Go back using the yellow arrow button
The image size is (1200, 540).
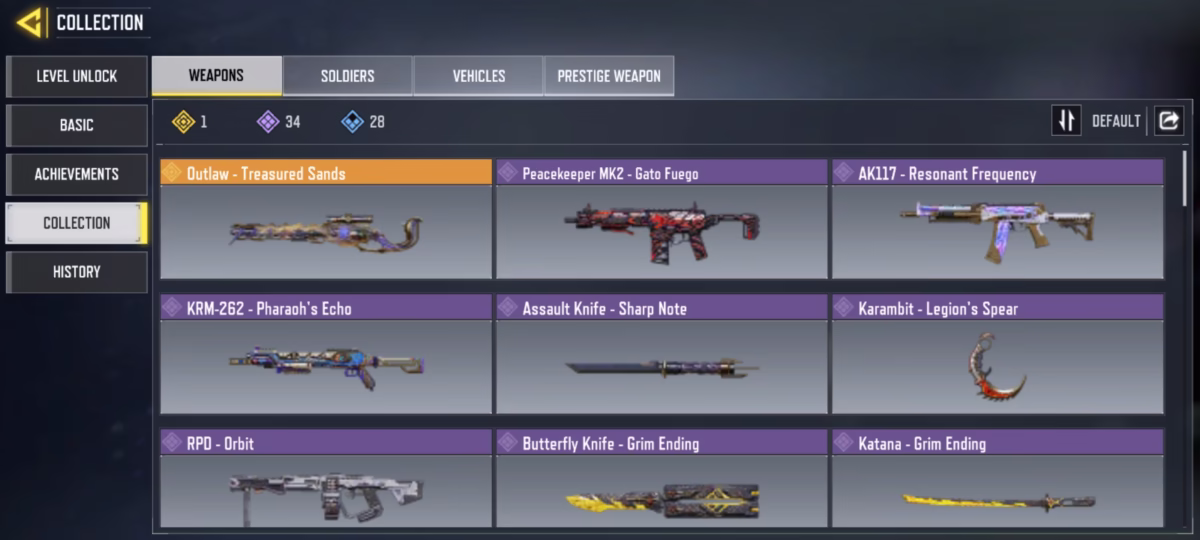29,22
